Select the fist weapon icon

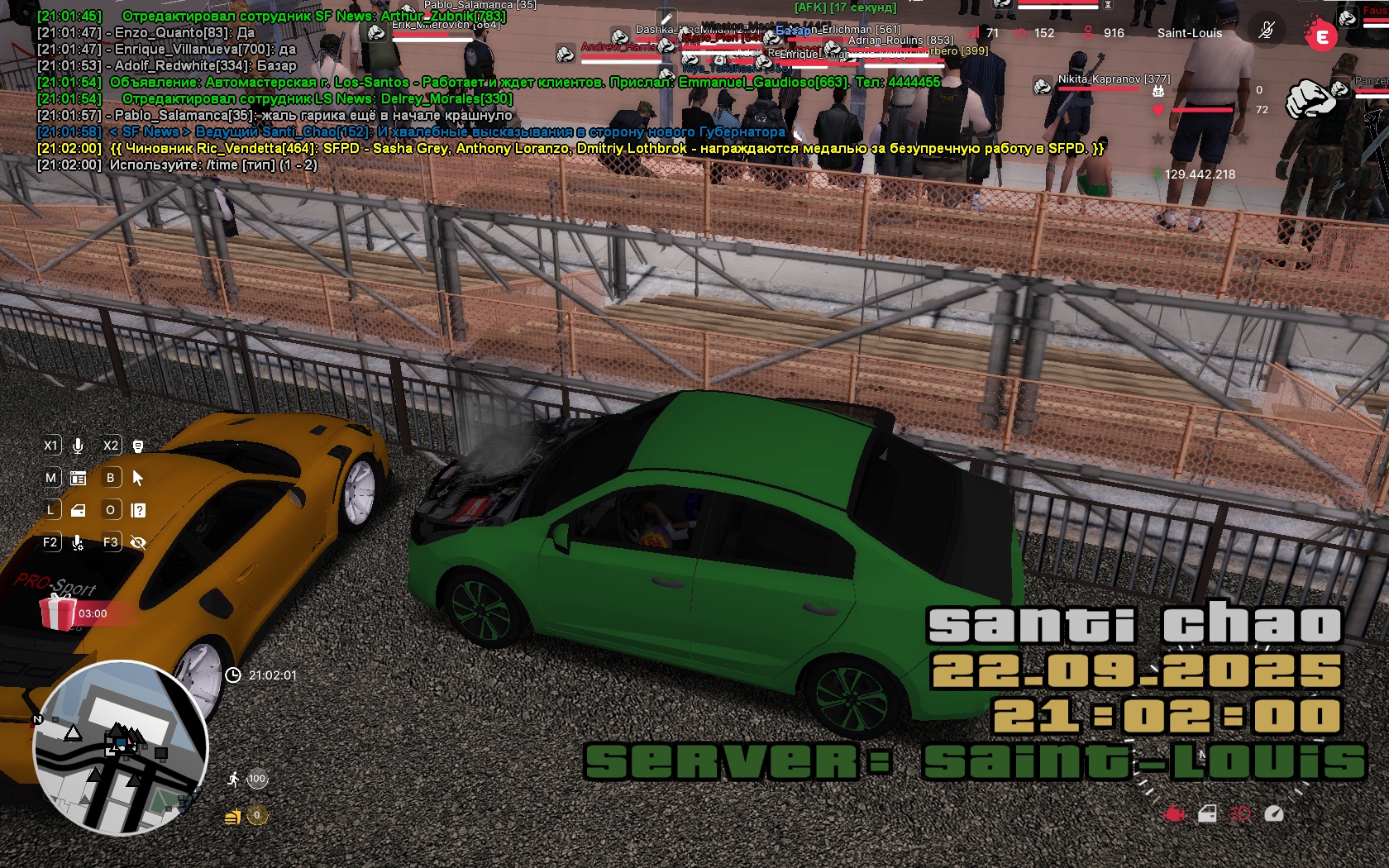tap(1311, 99)
